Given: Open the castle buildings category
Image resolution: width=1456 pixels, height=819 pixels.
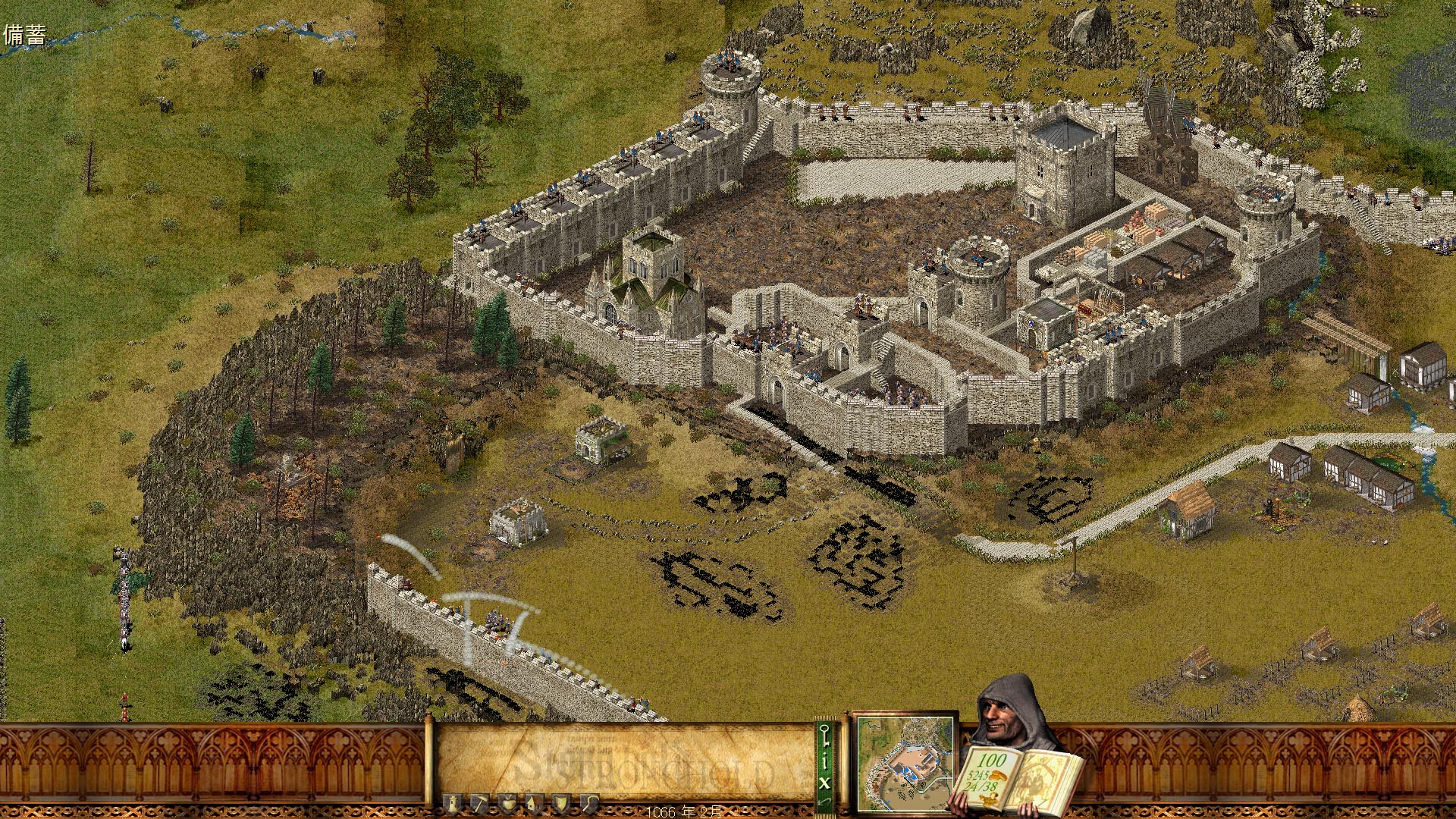Looking at the screenshot, I should click(x=453, y=803).
